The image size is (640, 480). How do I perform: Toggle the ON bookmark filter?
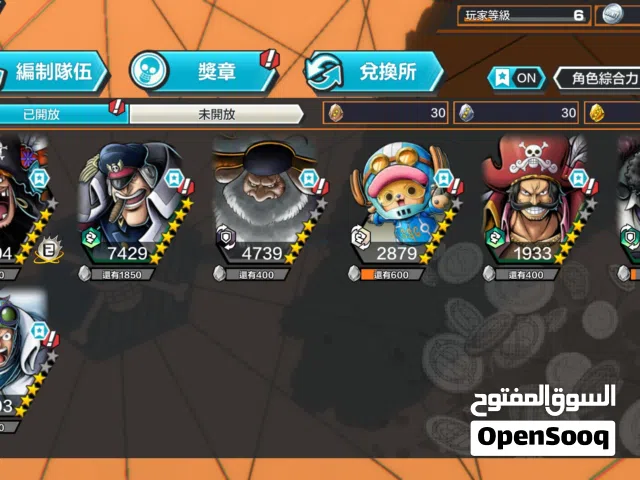point(515,77)
